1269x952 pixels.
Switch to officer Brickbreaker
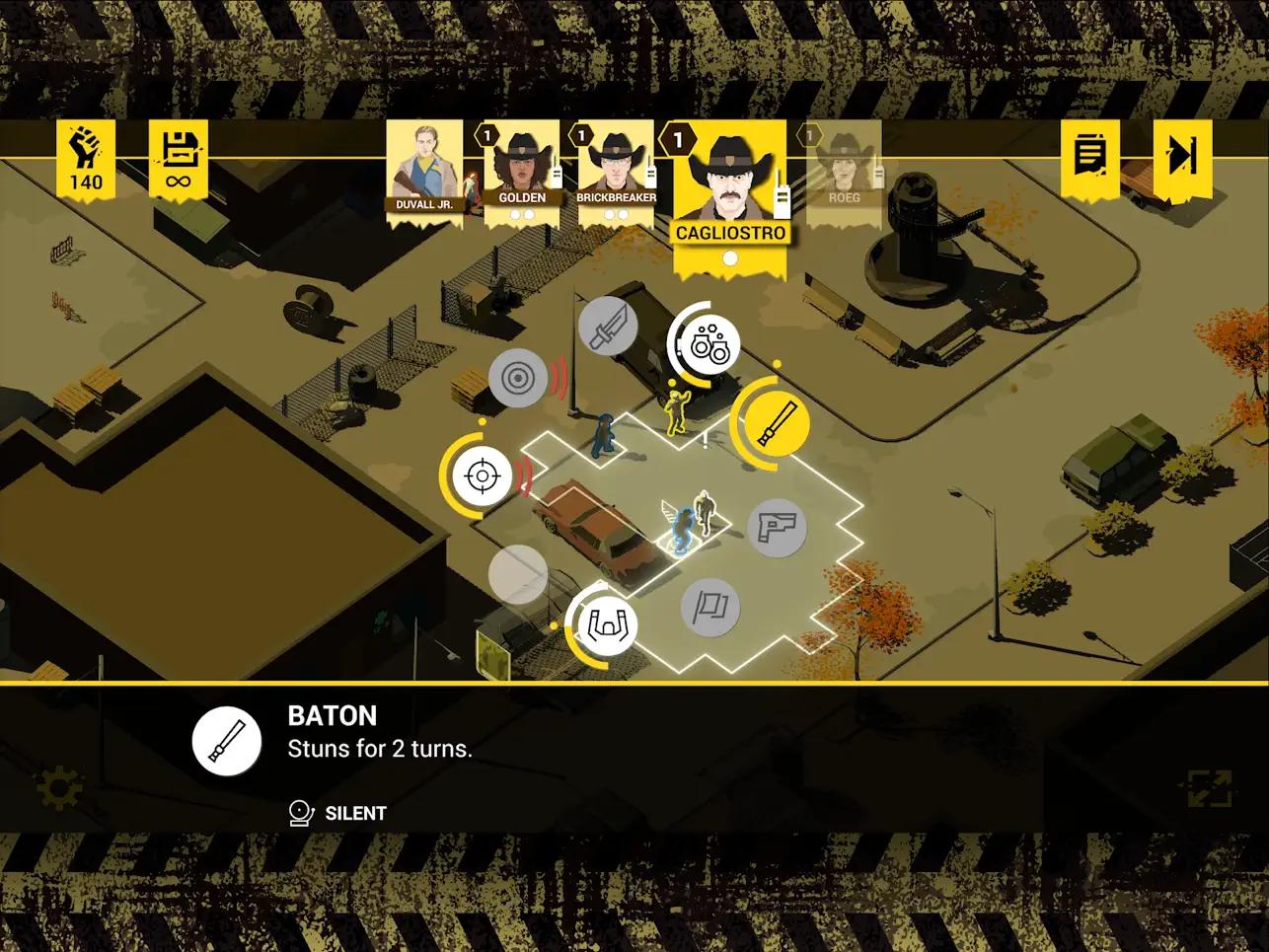click(x=616, y=170)
